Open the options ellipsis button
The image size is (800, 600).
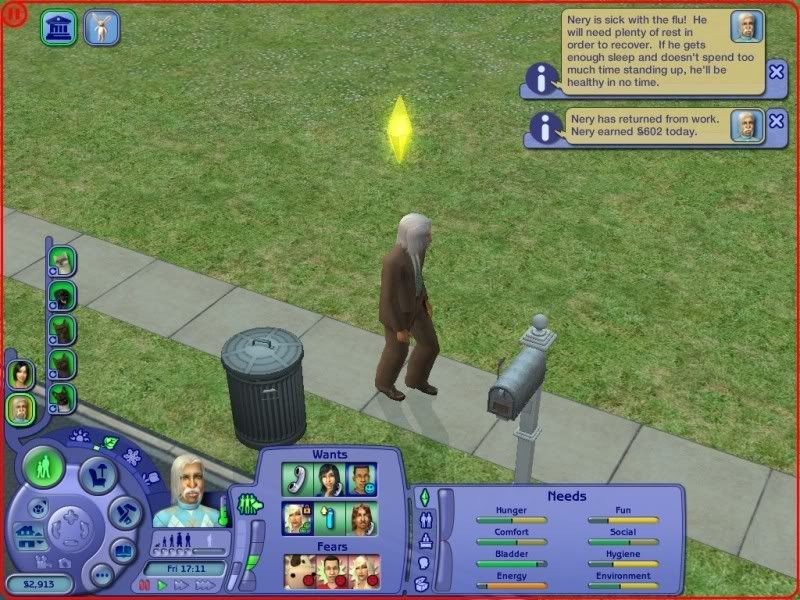tap(101, 575)
